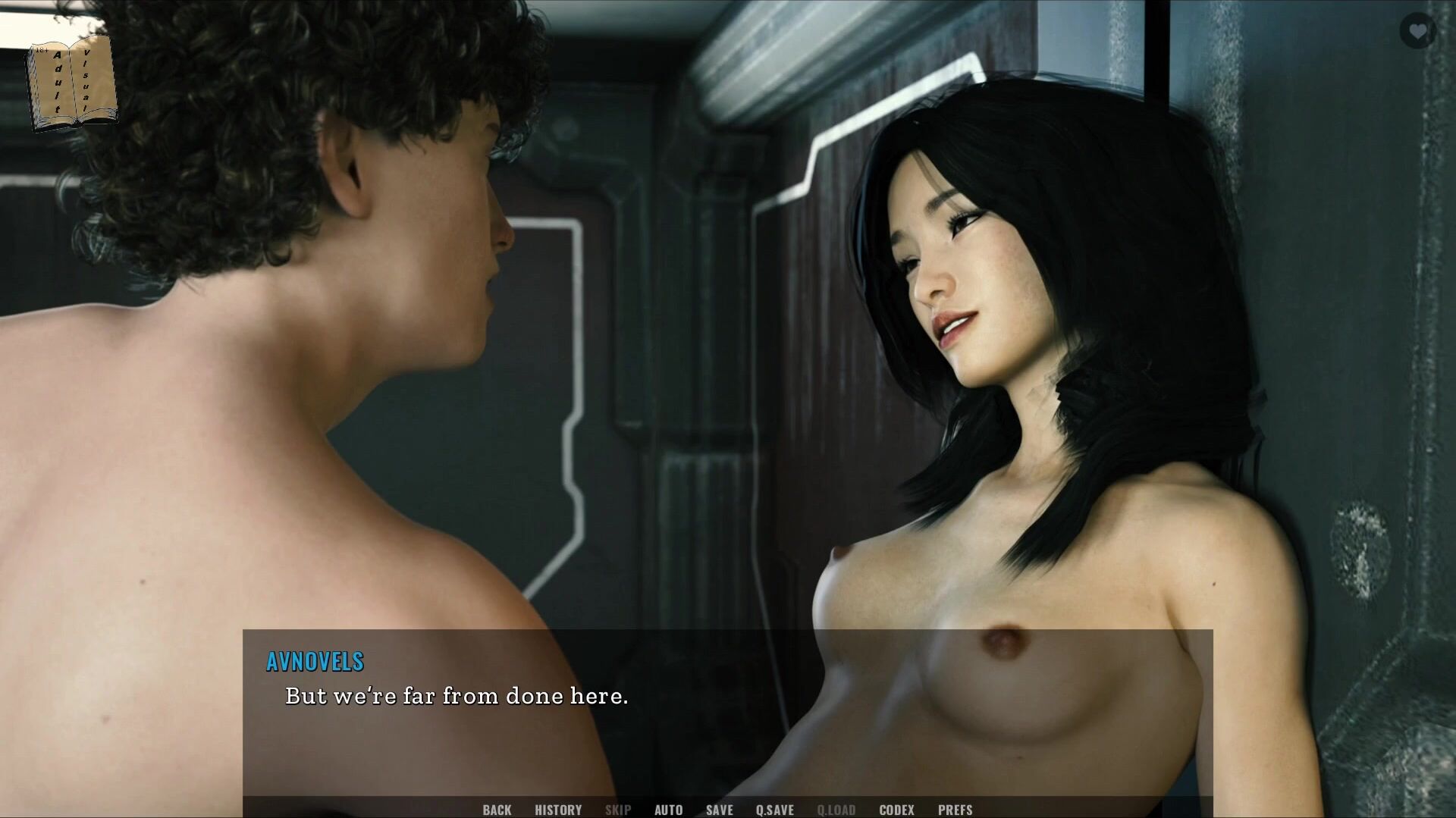The height and width of the screenshot is (818, 1456).
Task: Open the dialogue History log
Action: pos(558,810)
